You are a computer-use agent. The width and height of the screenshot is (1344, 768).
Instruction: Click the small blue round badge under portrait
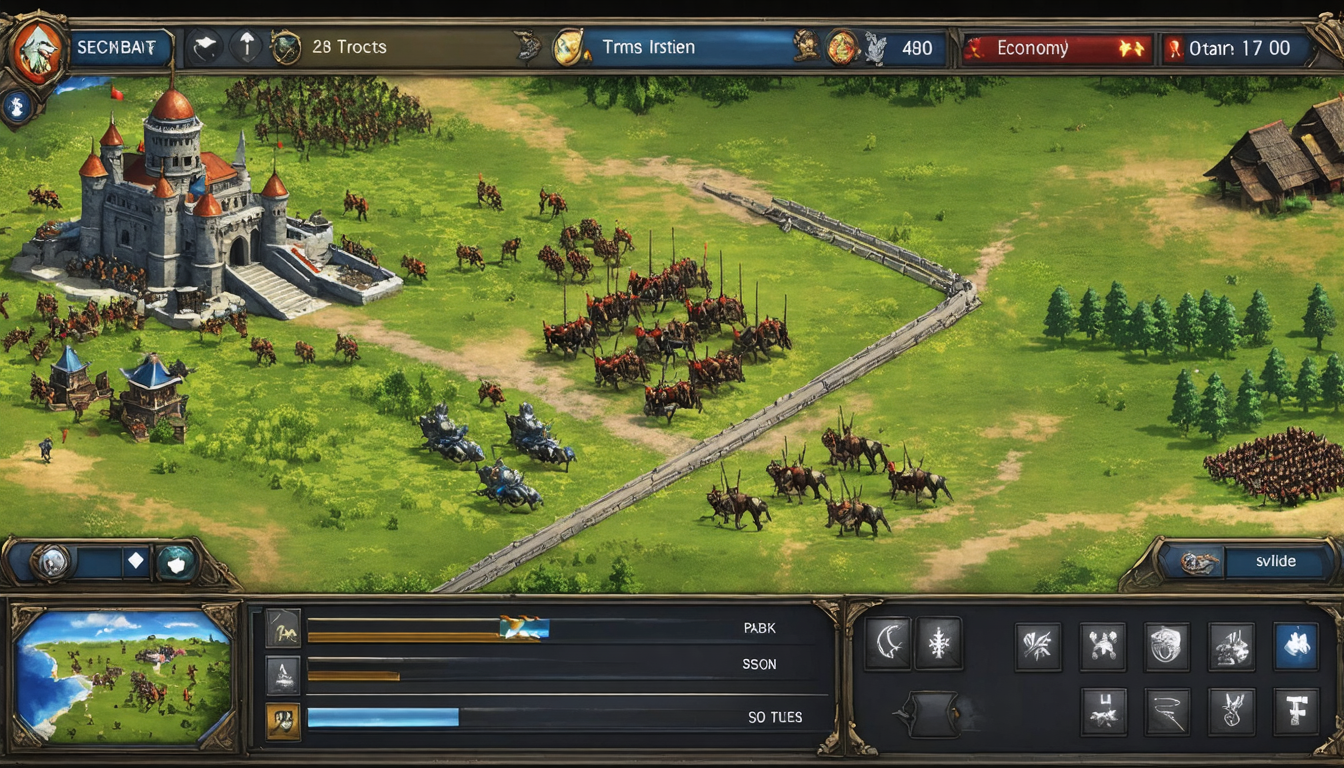pyautogui.click(x=16, y=104)
